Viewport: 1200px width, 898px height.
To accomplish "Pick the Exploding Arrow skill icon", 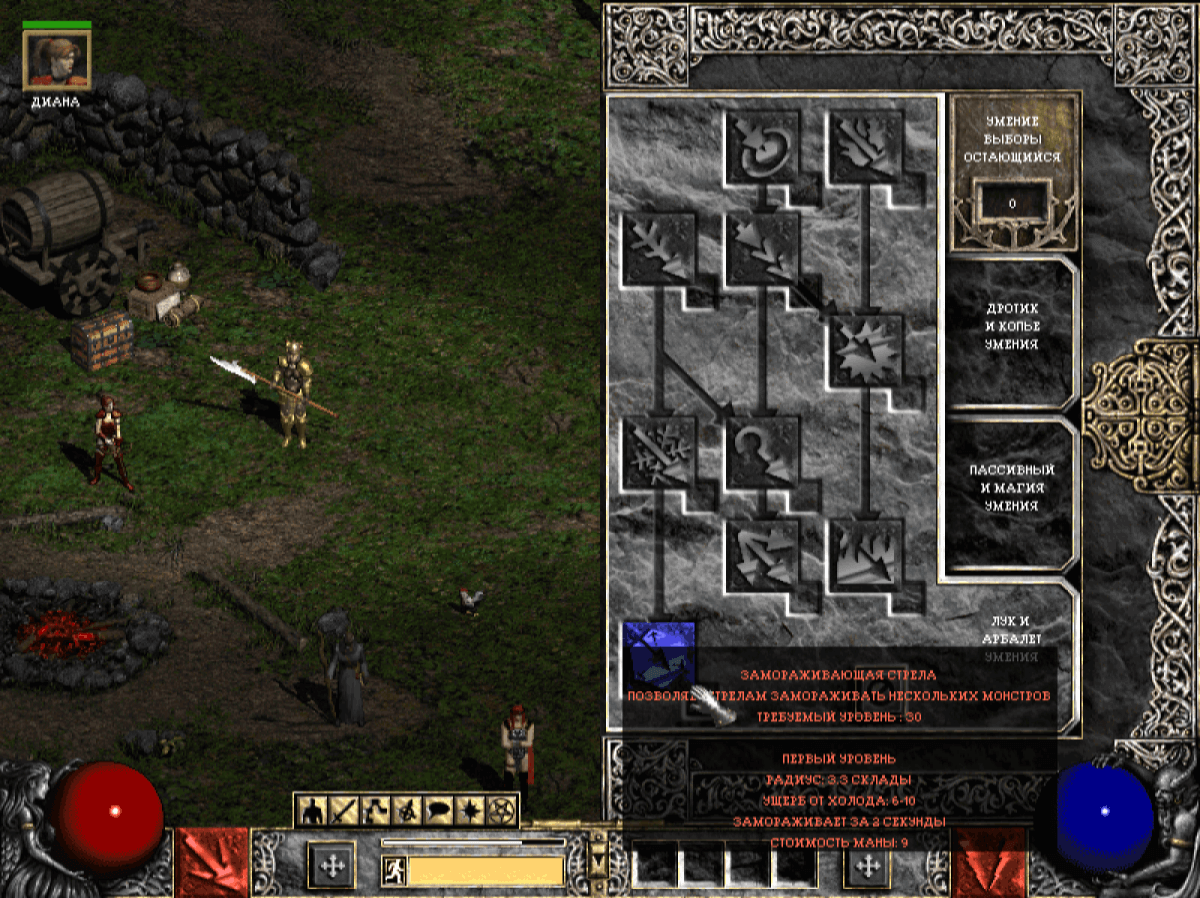I will [x=864, y=350].
